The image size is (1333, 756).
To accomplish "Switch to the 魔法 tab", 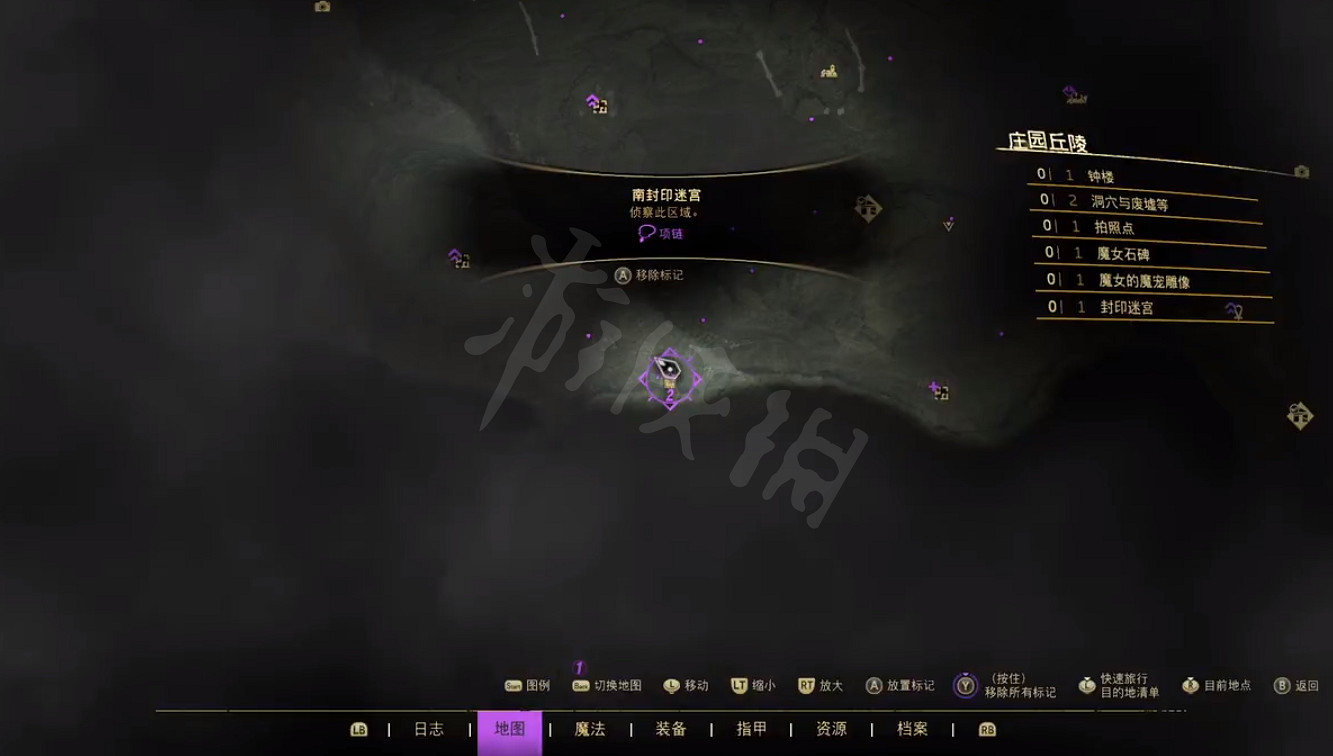I will [x=589, y=730].
